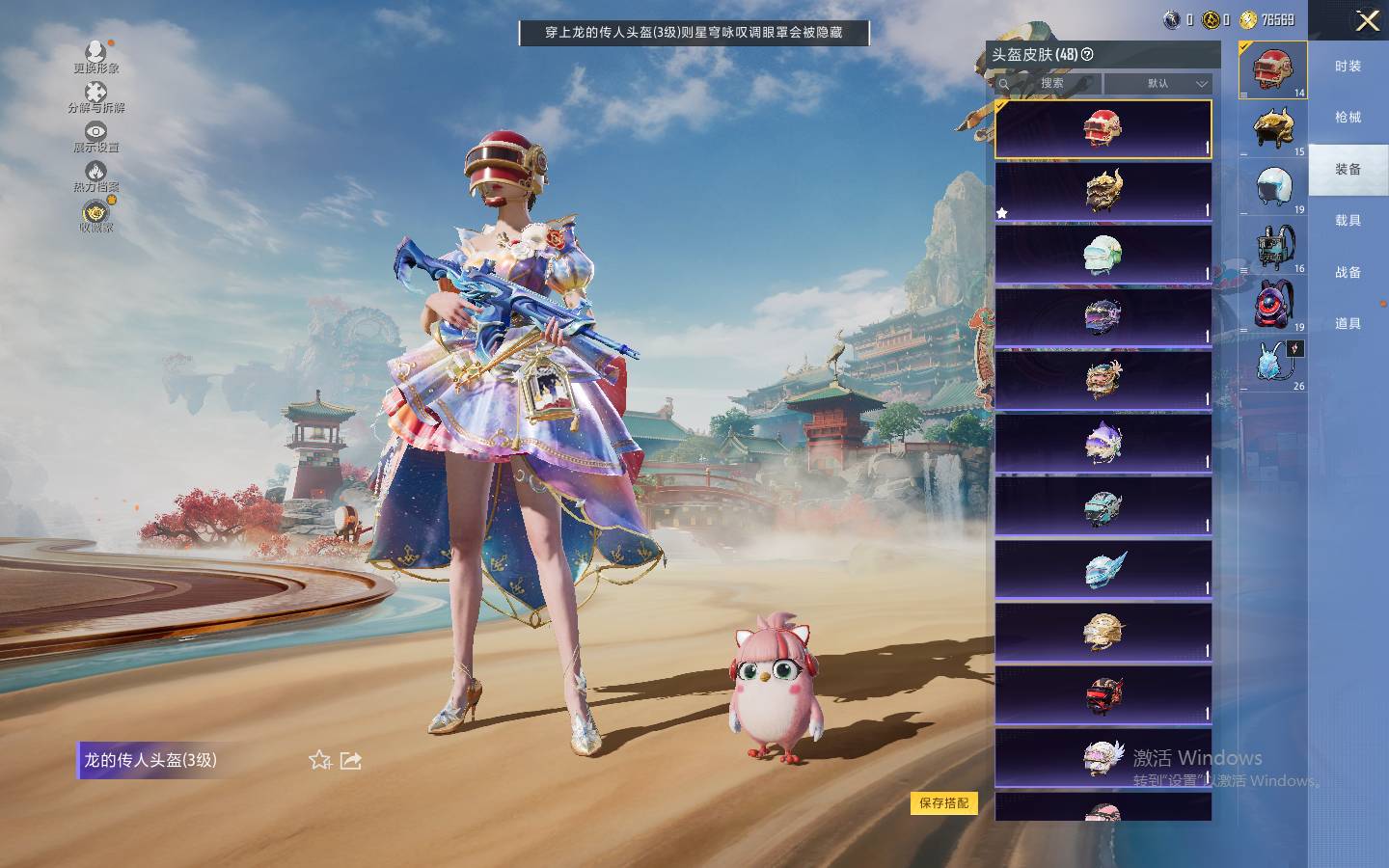
Task: Open the 默认 sort dropdown
Action: 1158,84
